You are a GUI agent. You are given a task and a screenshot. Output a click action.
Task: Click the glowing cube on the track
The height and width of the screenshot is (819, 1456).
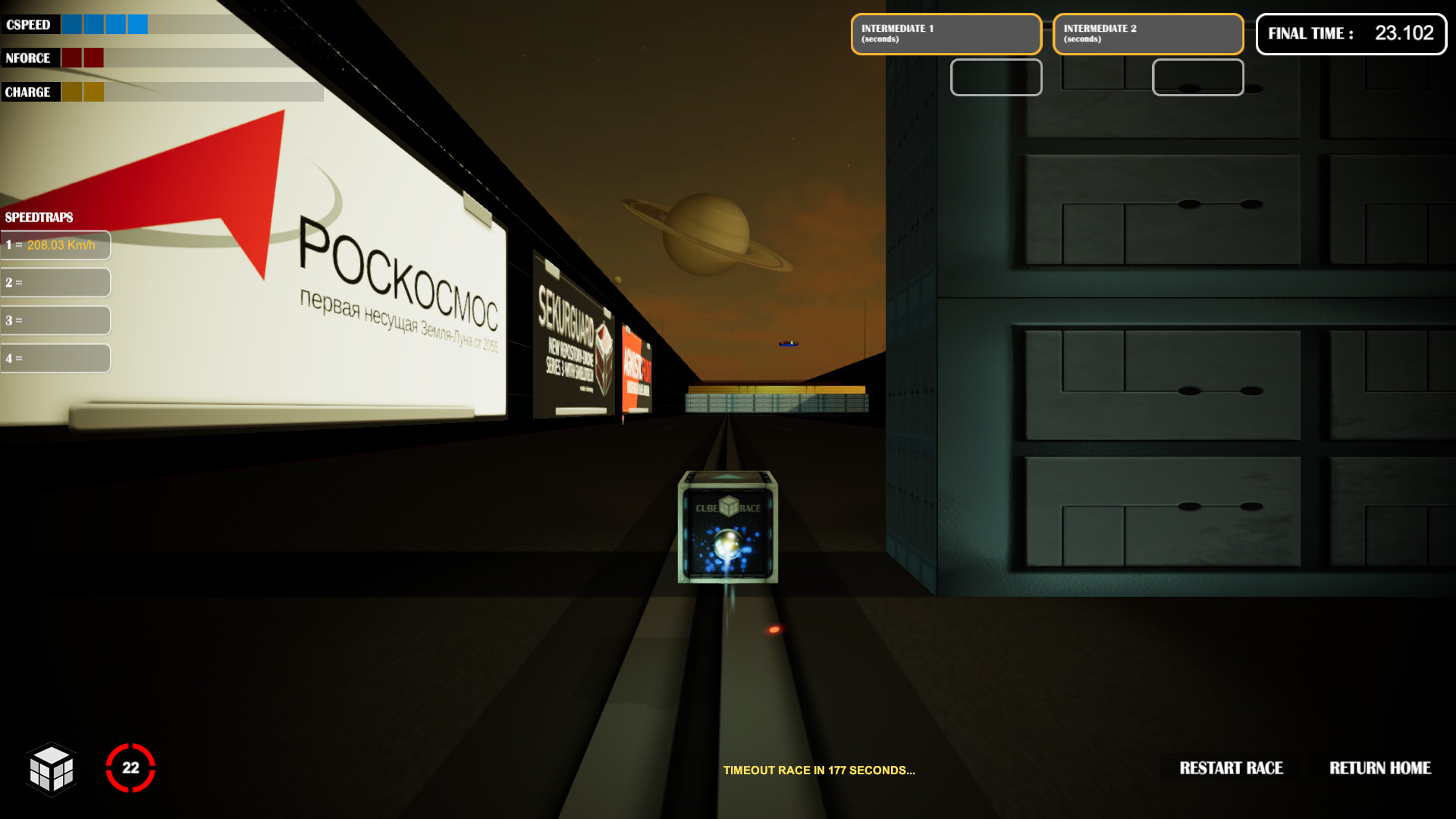tap(730, 527)
